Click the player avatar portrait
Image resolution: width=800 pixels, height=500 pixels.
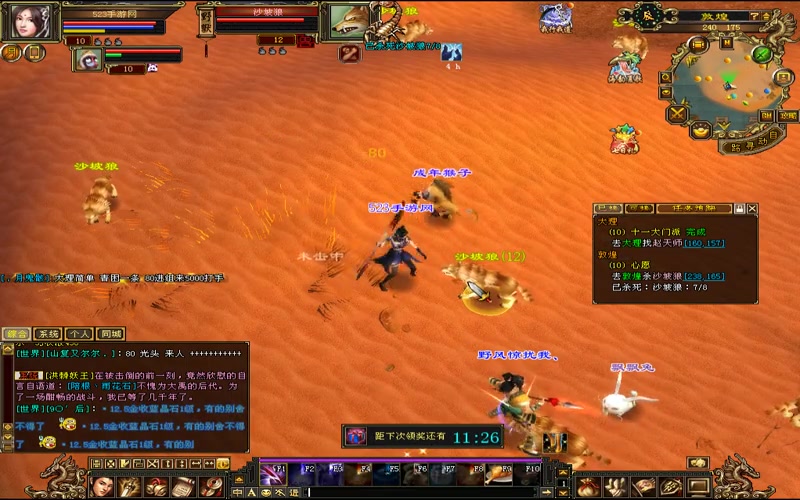click(28, 22)
